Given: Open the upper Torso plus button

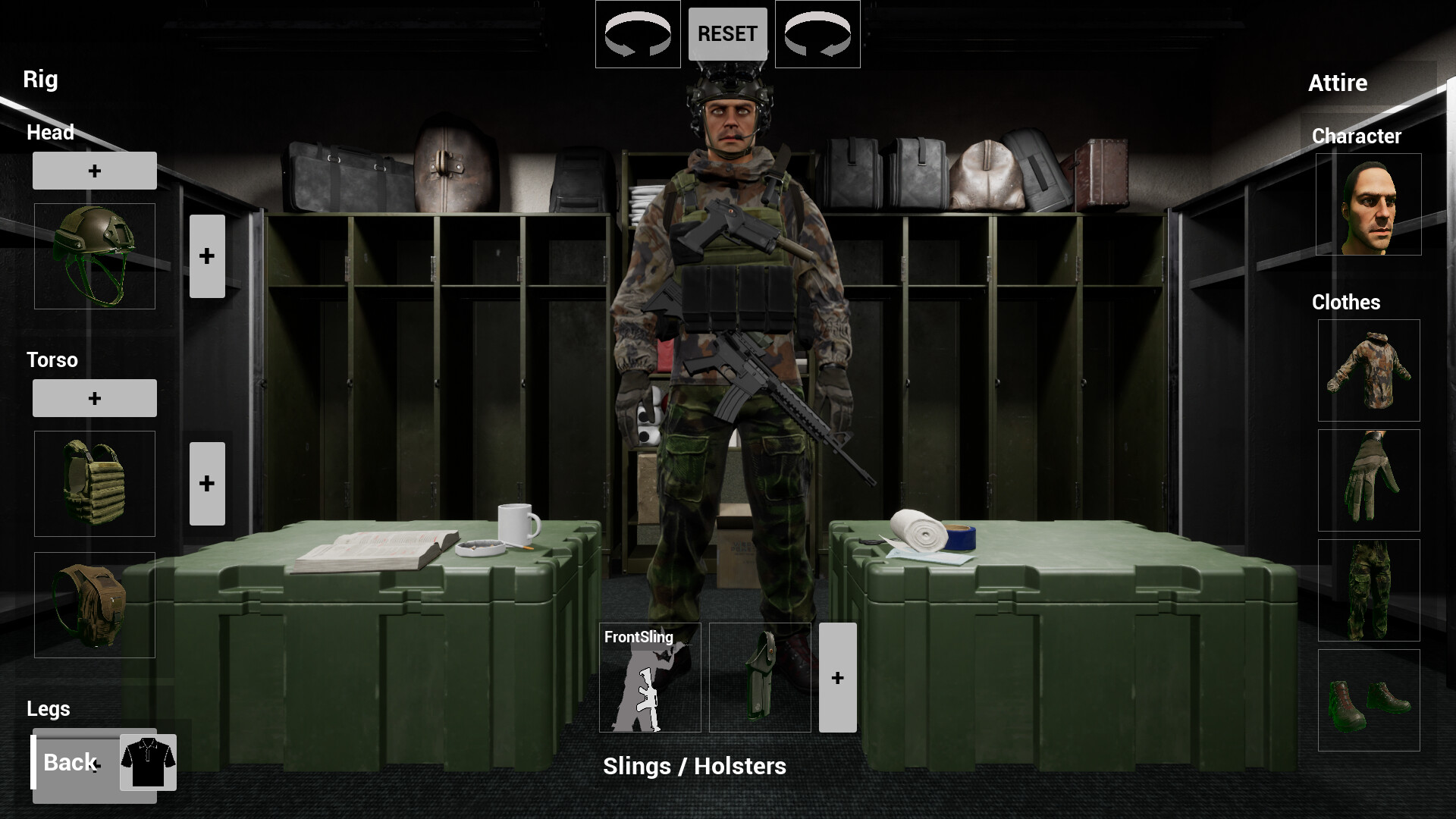Looking at the screenshot, I should [94, 397].
